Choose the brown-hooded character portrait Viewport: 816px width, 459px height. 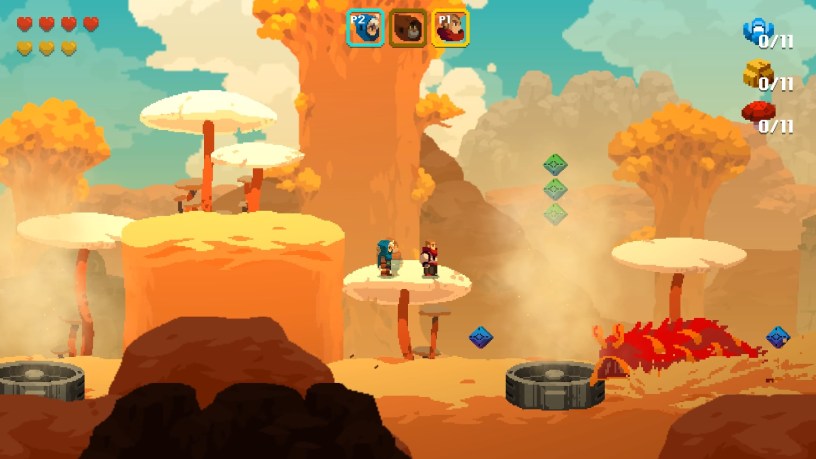click(x=408, y=28)
